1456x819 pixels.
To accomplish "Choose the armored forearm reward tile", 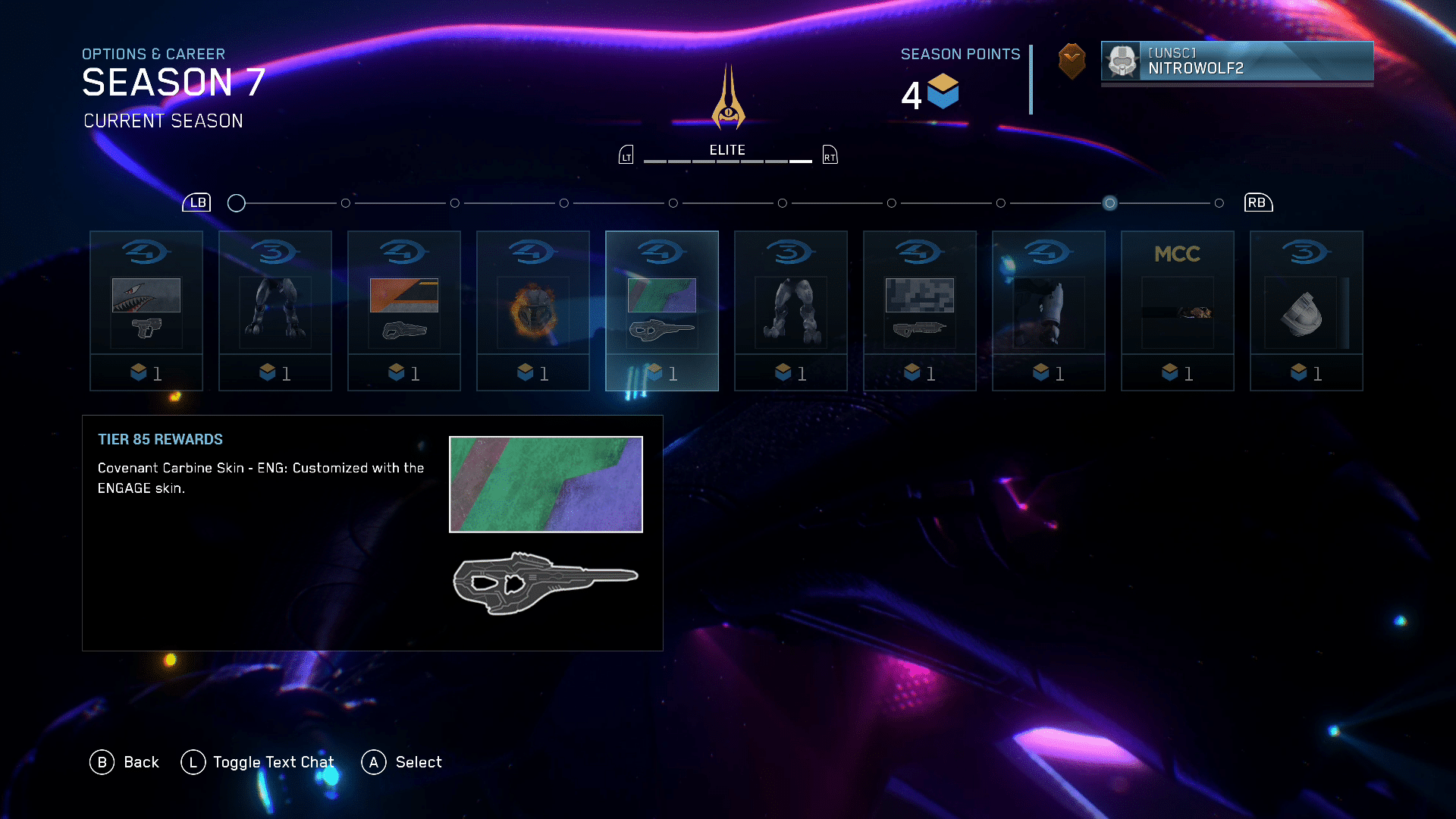I will tap(1049, 311).
